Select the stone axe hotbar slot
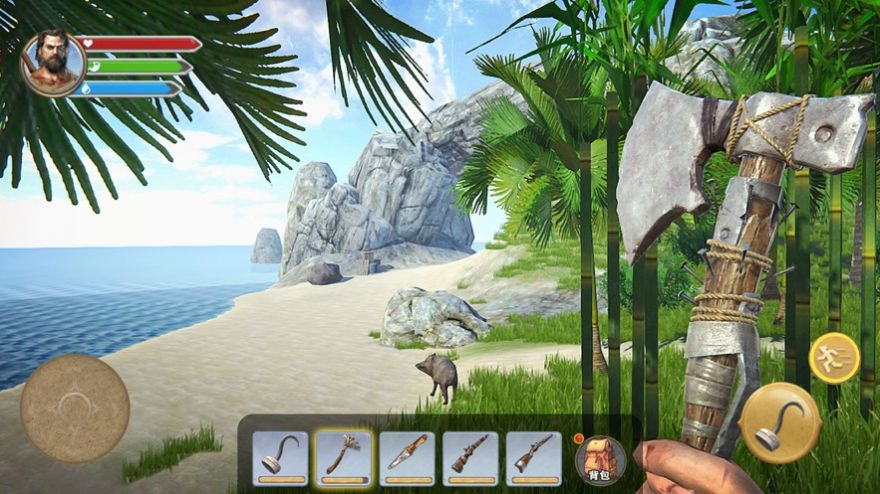880x494 pixels. click(343, 457)
